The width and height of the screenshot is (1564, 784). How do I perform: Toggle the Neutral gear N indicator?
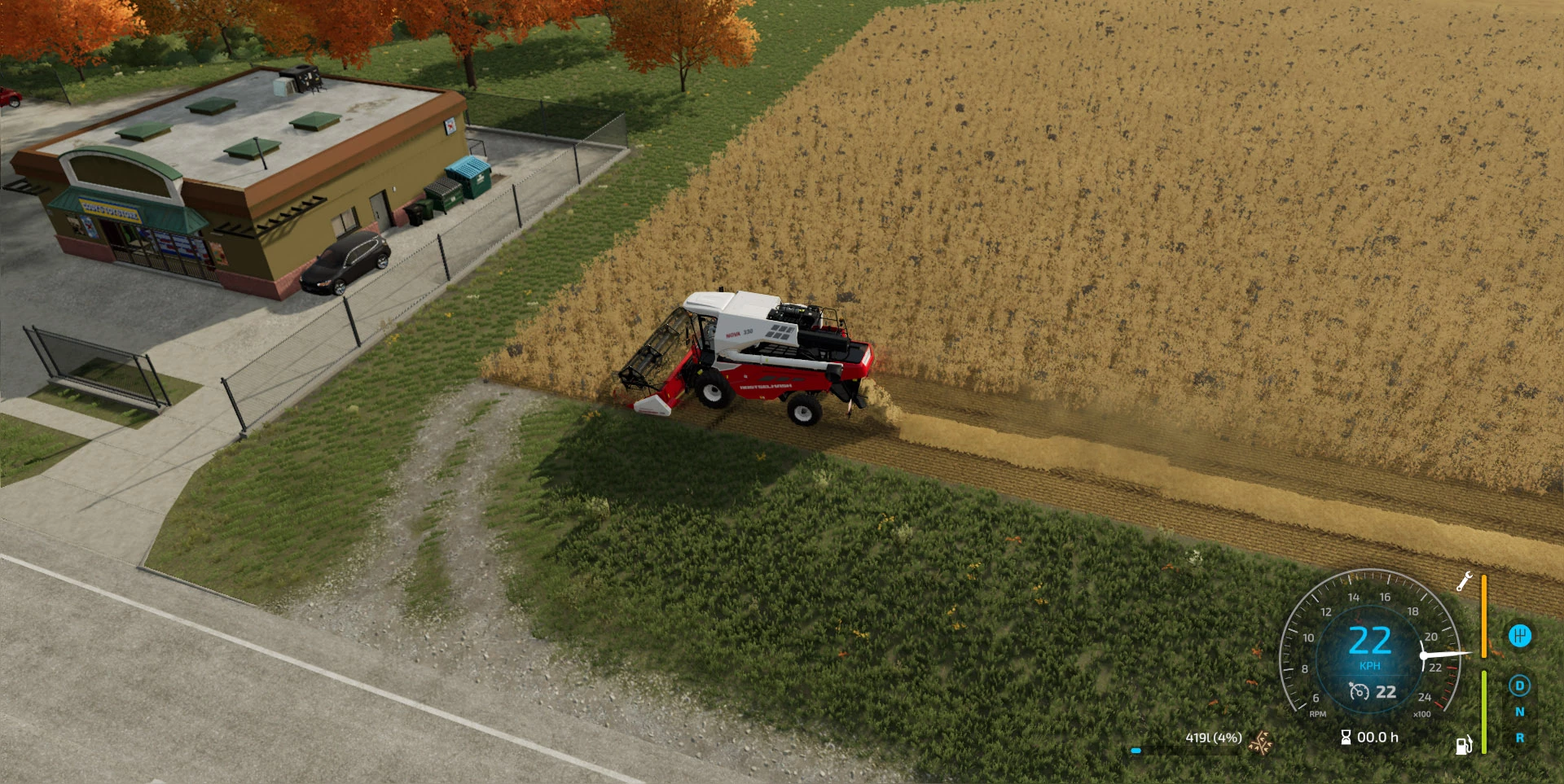(1520, 712)
